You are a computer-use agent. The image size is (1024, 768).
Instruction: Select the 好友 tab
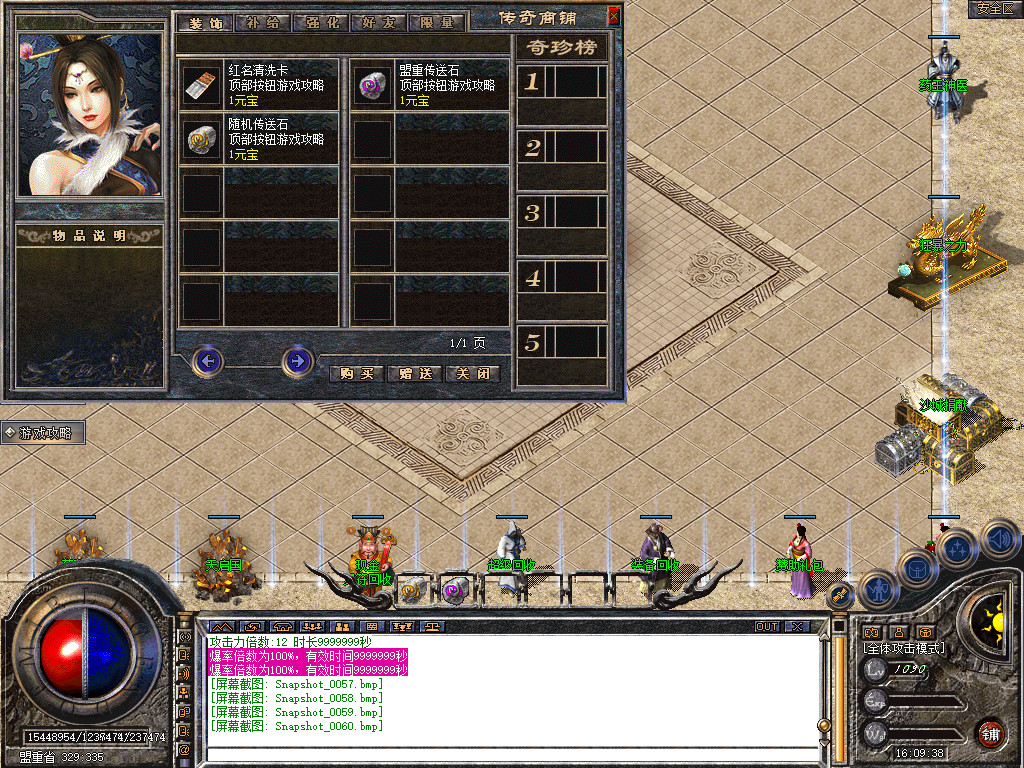[x=378, y=22]
